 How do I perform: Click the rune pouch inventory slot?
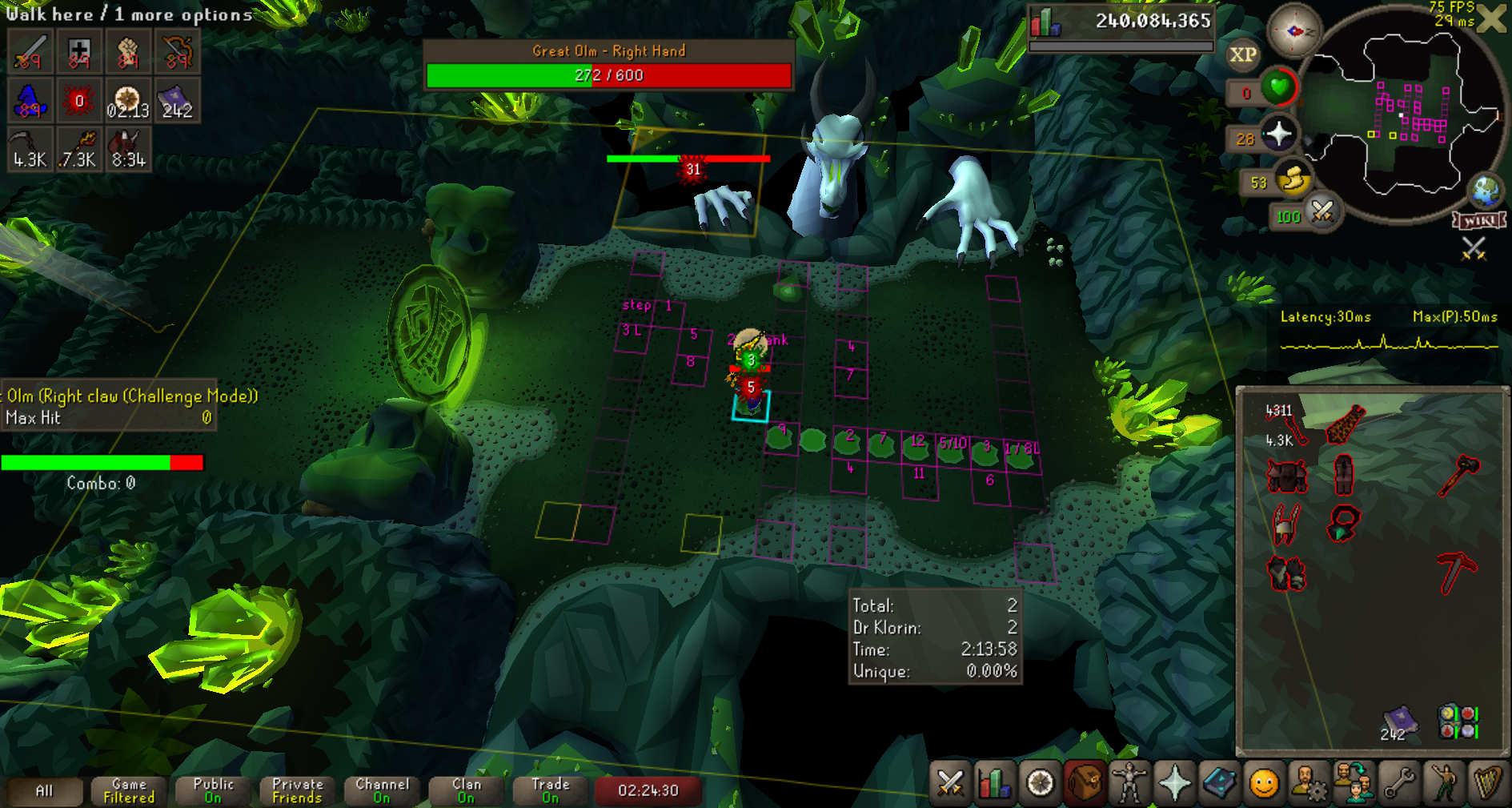pyautogui.click(x=1458, y=721)
